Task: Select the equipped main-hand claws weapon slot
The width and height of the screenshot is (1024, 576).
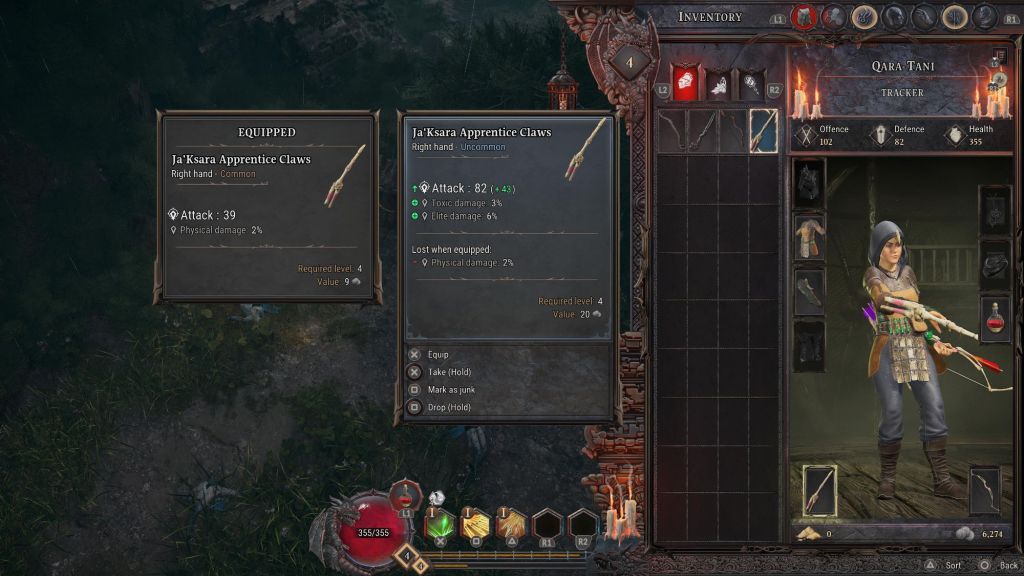Action: (x=821, y=491)
